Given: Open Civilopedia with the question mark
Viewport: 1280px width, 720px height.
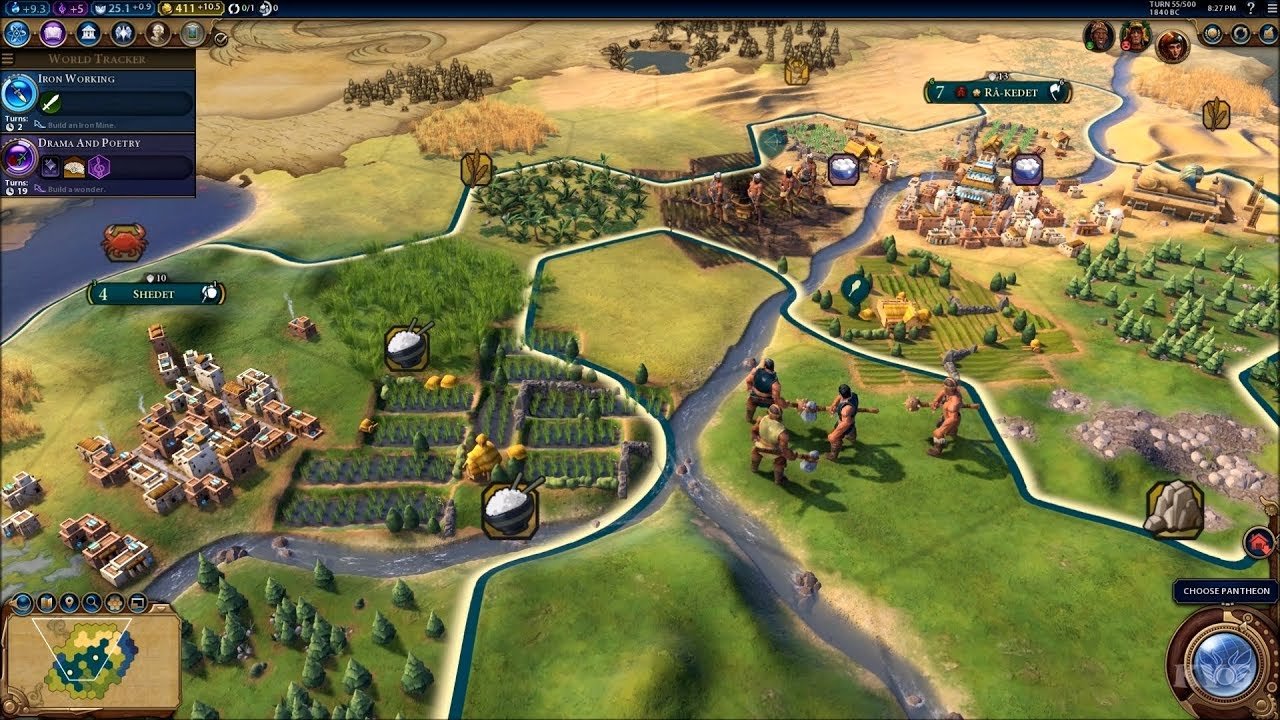Looking at the screenshot, I should 1251,8.
